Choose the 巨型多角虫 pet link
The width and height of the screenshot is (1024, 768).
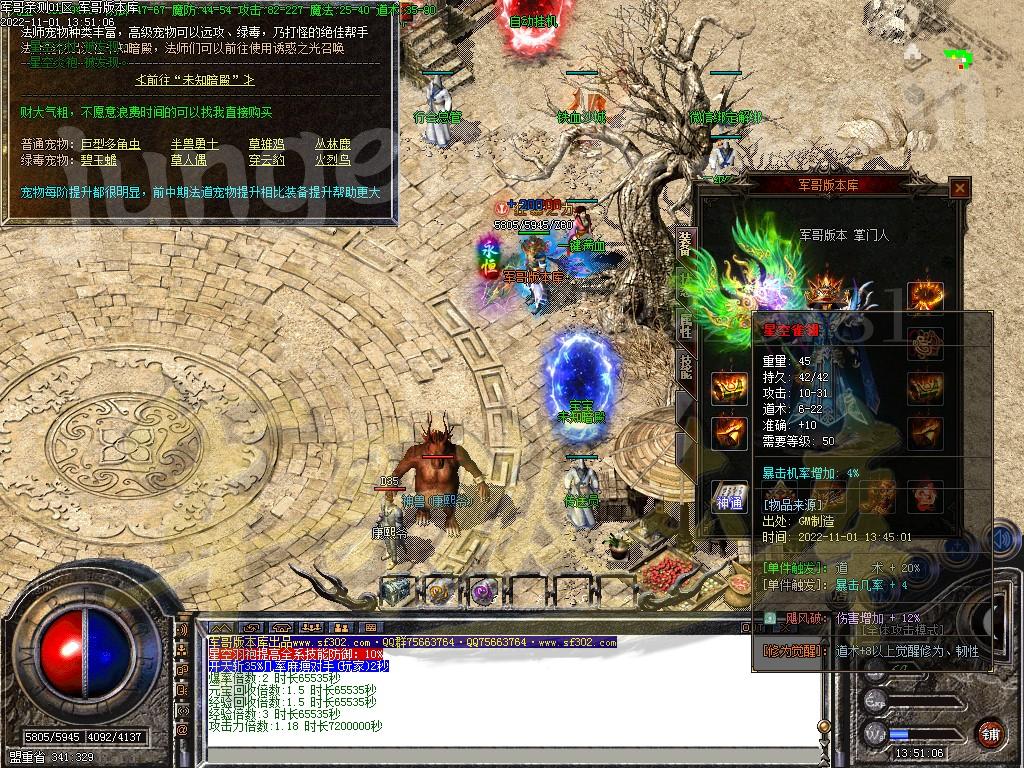(110, 144)
